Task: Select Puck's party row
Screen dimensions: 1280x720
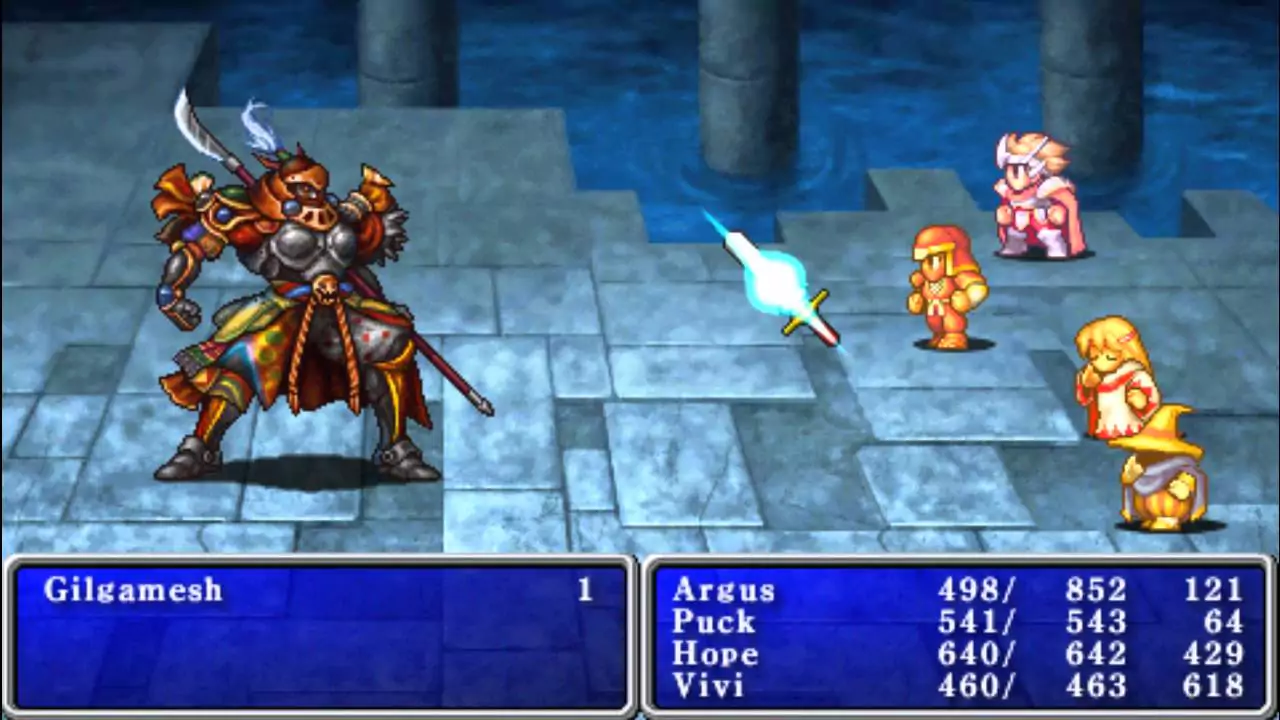Action: (712, 622)
